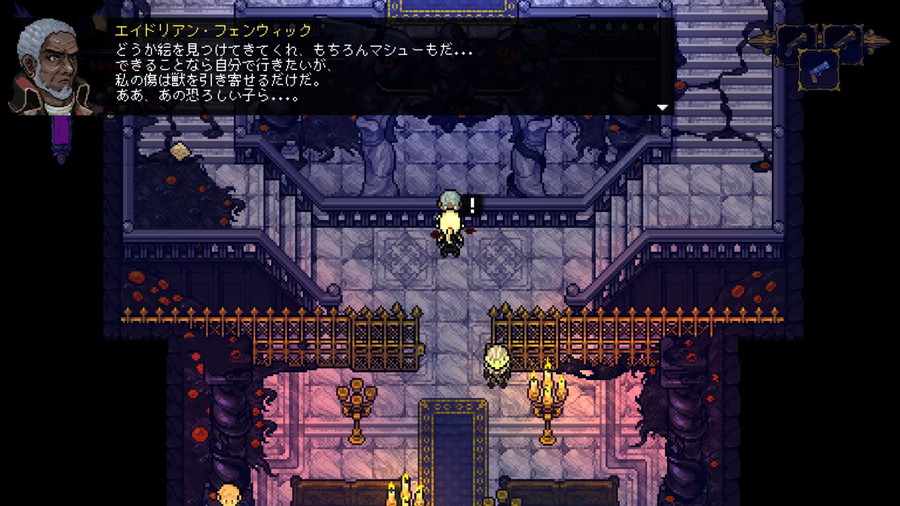Select the blue pistol weapon slot
This screenshot has width=900, height=506.
pyautogui.click(x=819, y=71)
